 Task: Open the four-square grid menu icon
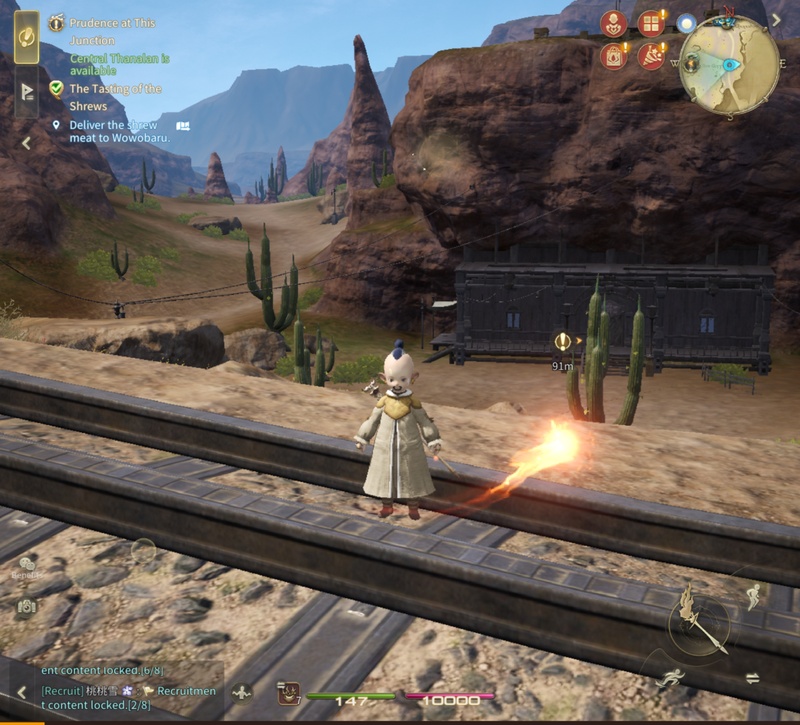click(x=650, y=24)
